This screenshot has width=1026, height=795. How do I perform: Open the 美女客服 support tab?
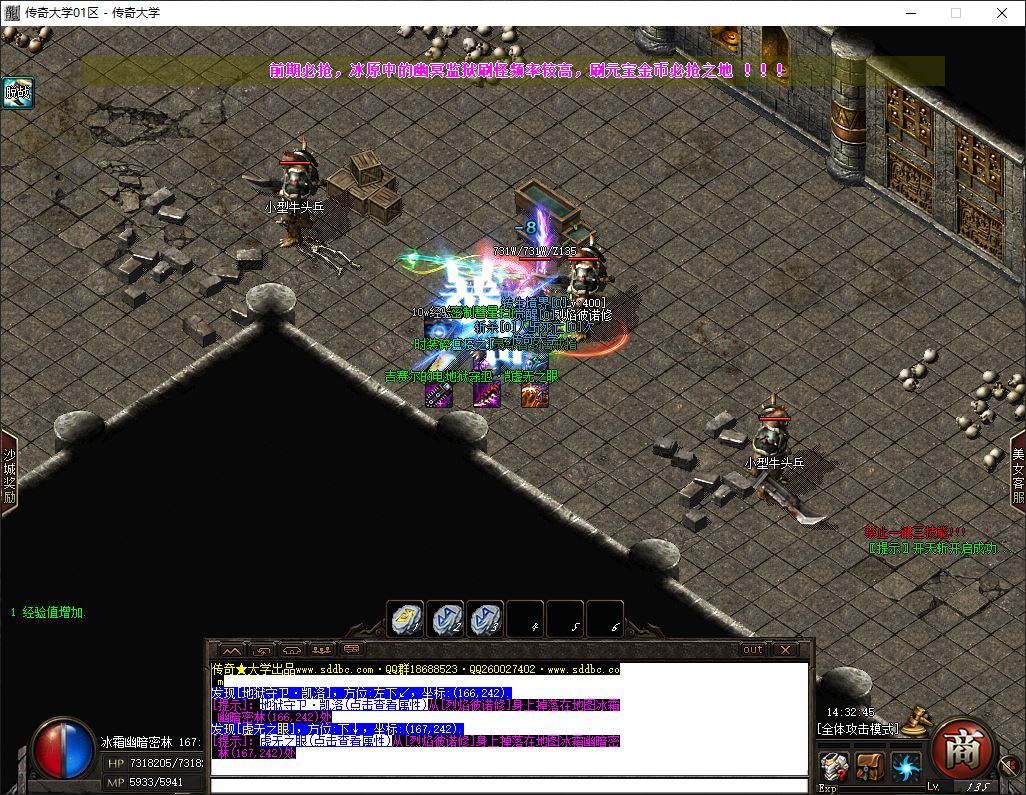click(x=1017, y=473)
